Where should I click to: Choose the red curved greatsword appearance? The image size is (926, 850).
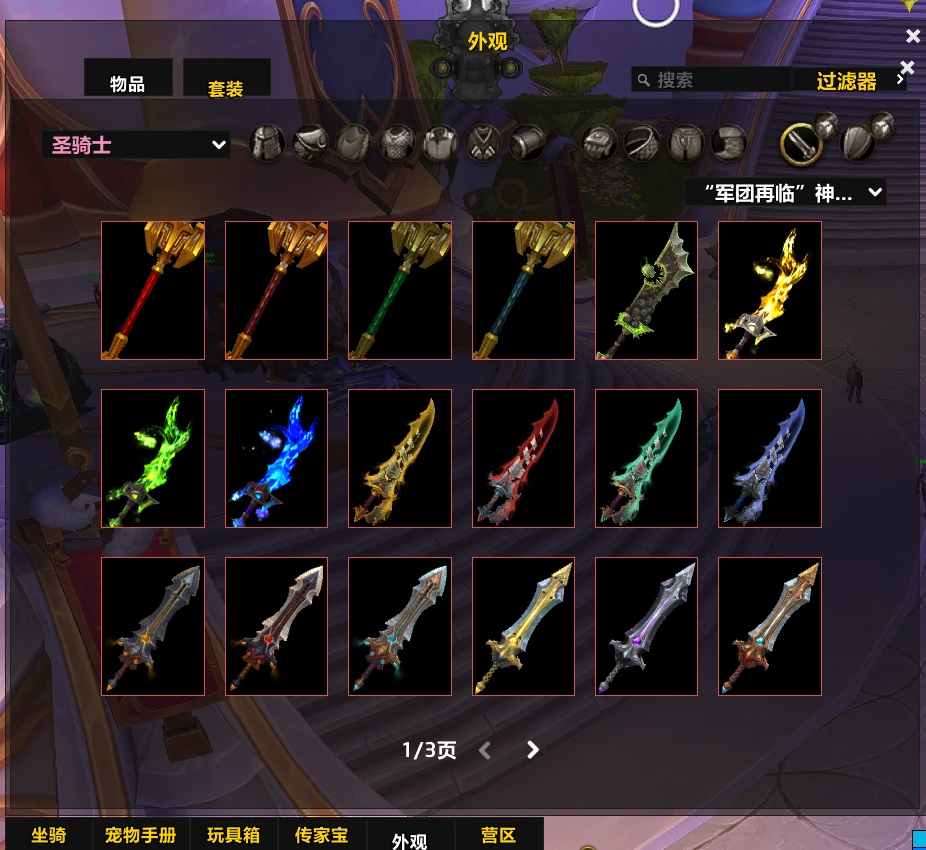point(523,458)
